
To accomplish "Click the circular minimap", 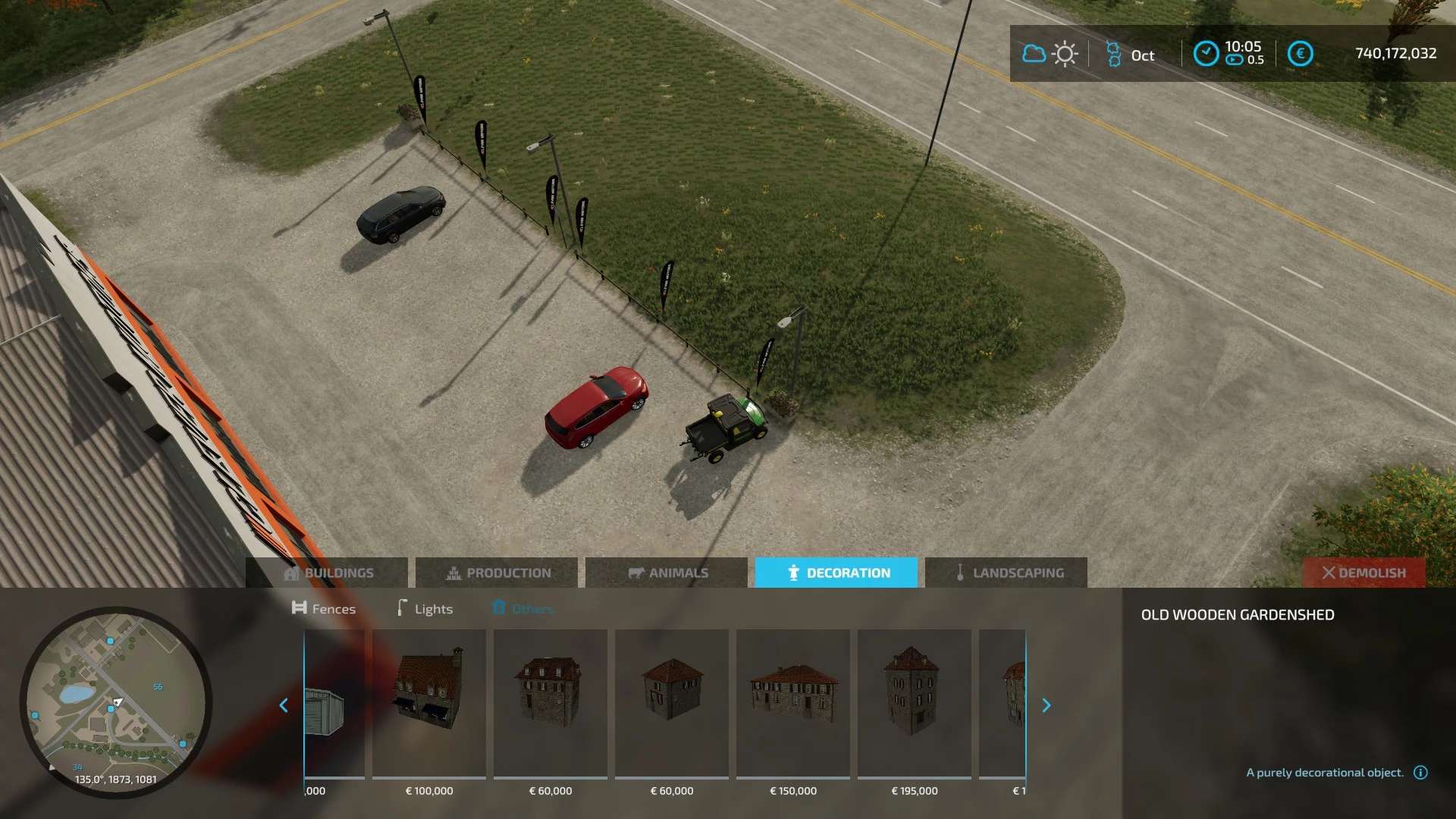I will pyautogui.click(x=115, y=701).
